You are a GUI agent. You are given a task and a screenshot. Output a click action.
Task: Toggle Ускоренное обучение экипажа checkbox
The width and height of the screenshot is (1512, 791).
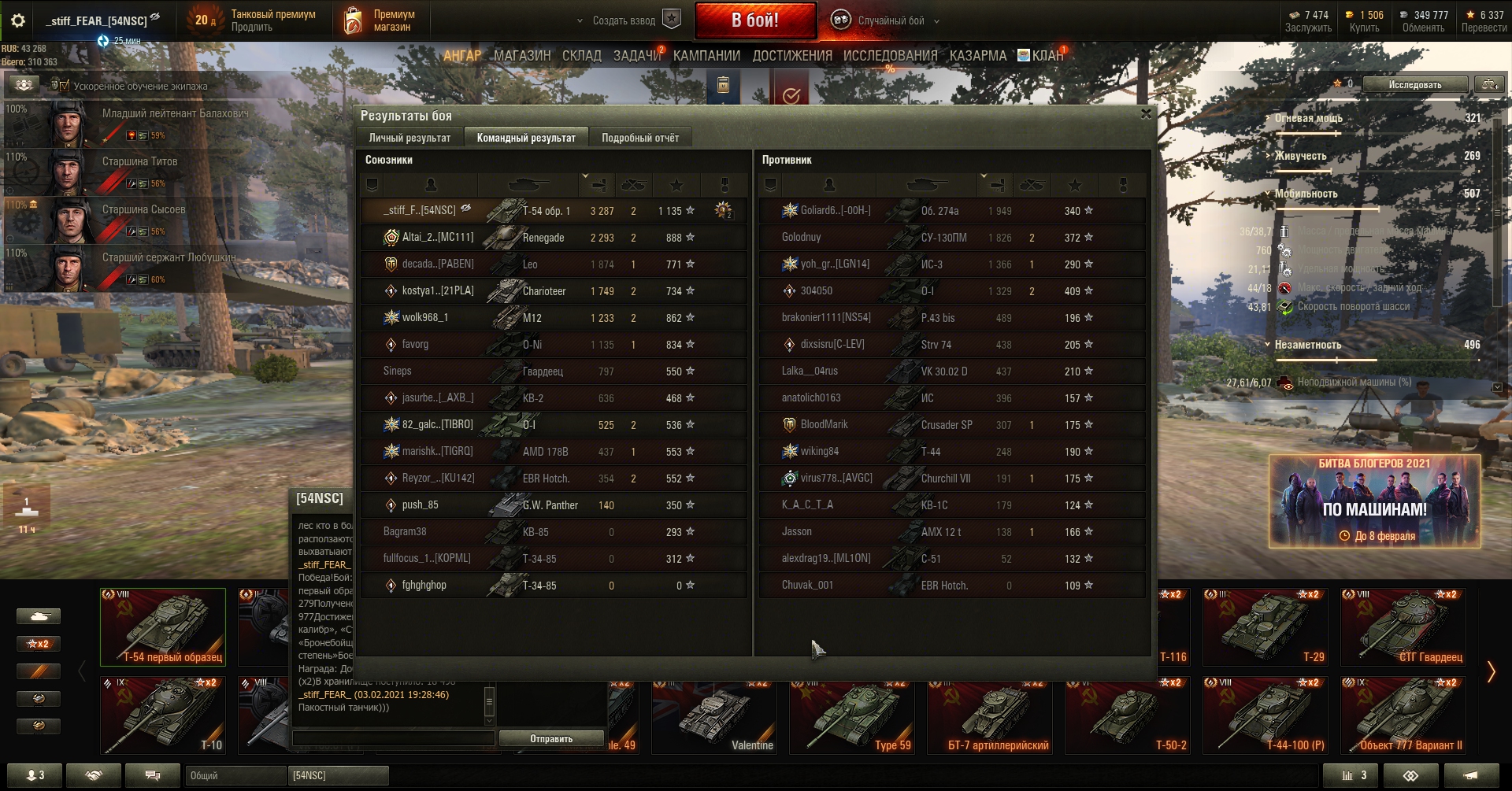[65, 86]
